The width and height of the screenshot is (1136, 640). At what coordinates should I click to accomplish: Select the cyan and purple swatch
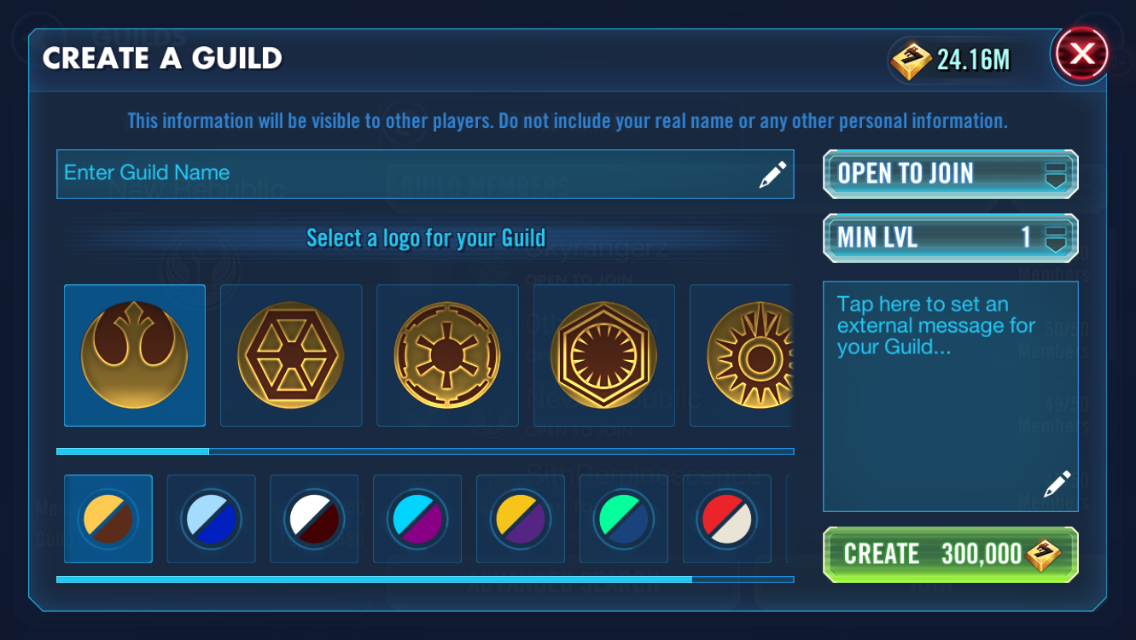click(x=417, y=519)
